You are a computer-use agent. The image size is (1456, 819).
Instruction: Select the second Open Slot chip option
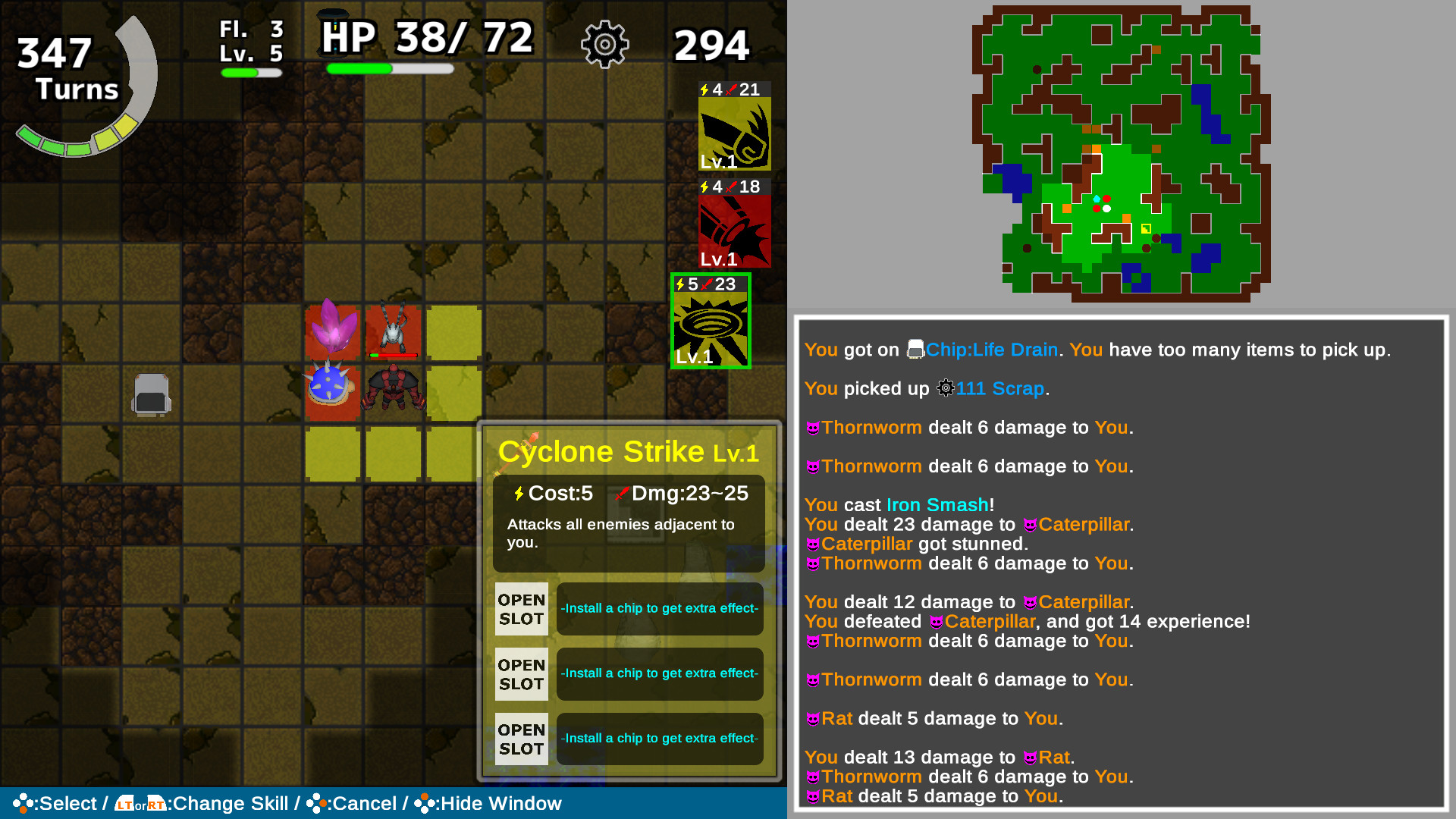521,673
